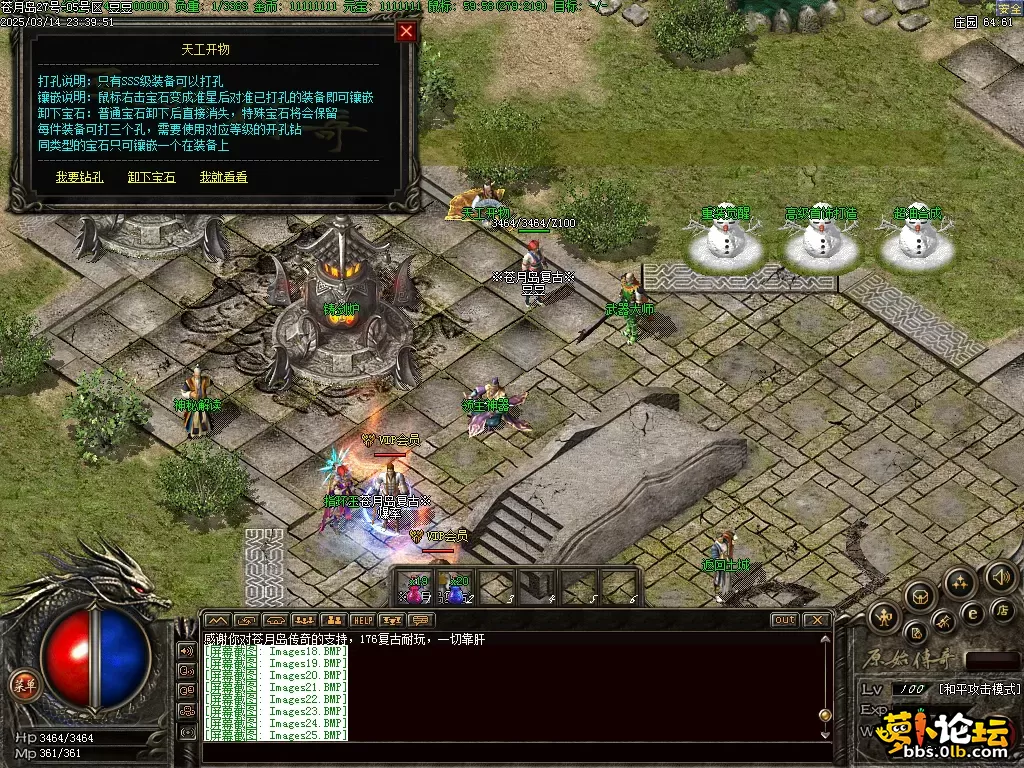Toggle the sound speaker button
Viewport: 1024px width, 768px height.
pyautogui.click(x=1000, y=576)
